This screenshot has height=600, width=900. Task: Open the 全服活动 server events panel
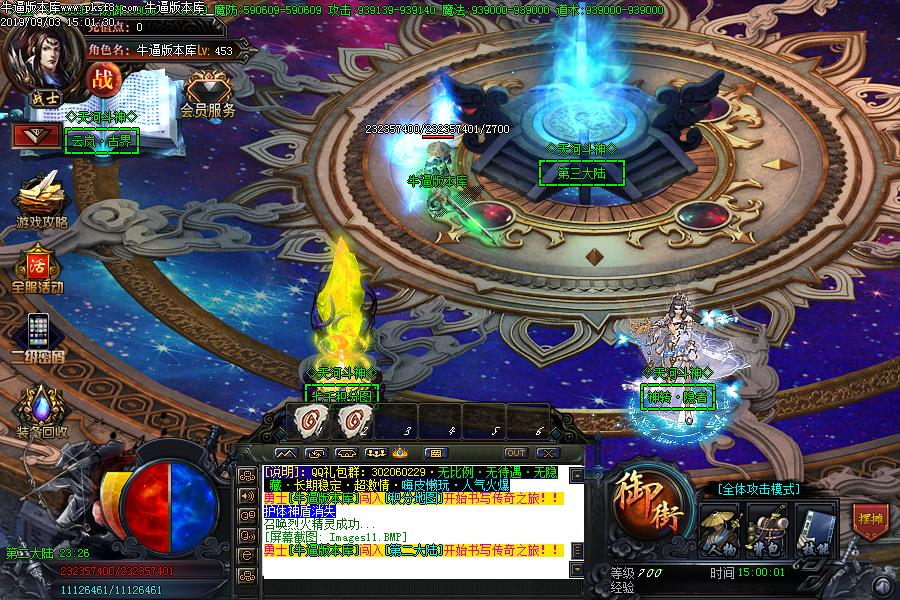pyautogui.click(x=38, y=270)
